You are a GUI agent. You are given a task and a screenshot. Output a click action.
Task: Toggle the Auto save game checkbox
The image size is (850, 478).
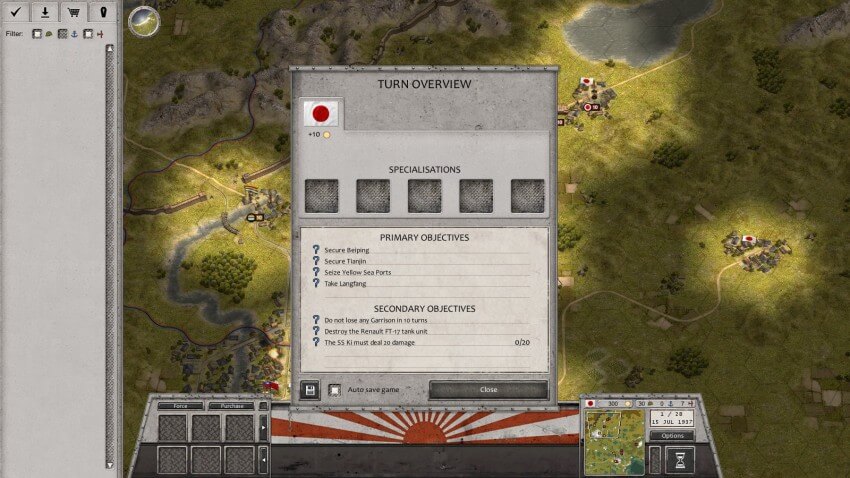coord(334,389)
